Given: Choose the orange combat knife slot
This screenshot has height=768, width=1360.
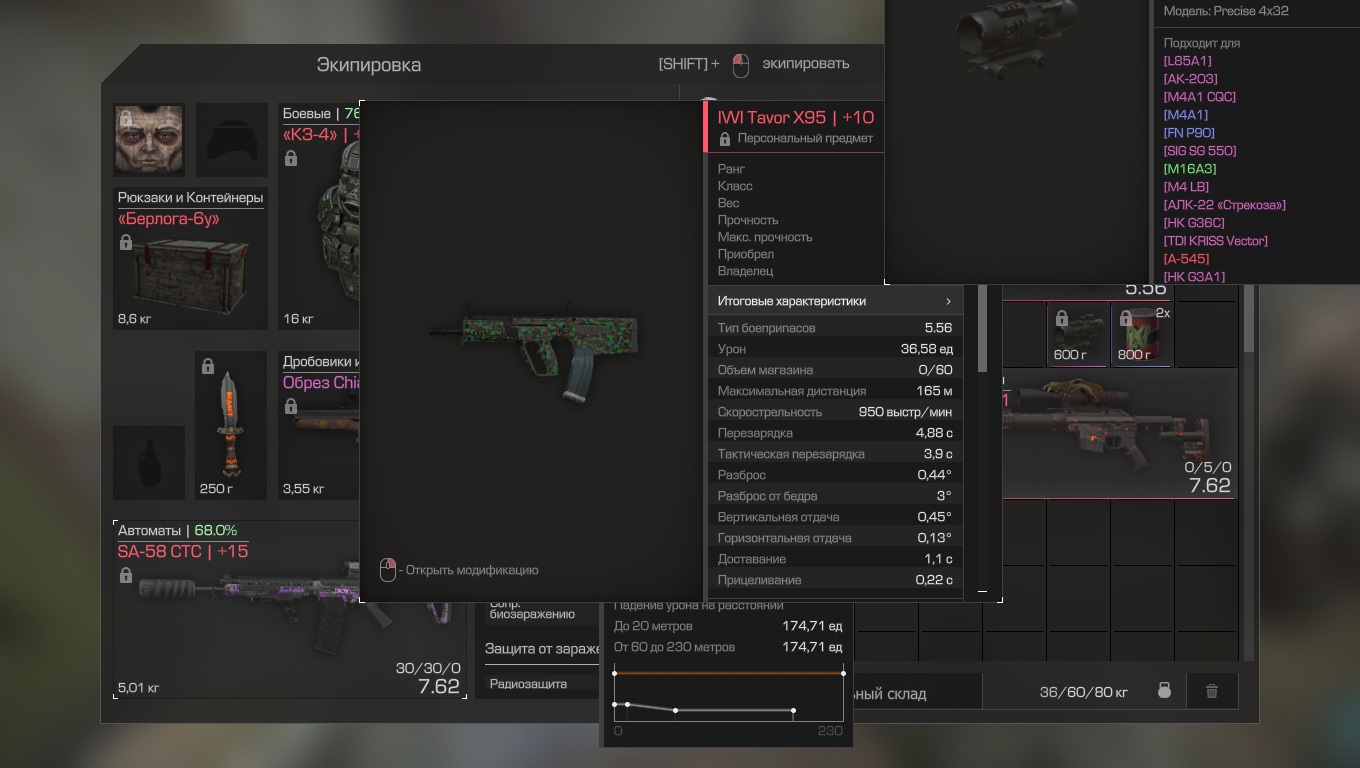Looking at the screenshot, I should click(230, 425).
